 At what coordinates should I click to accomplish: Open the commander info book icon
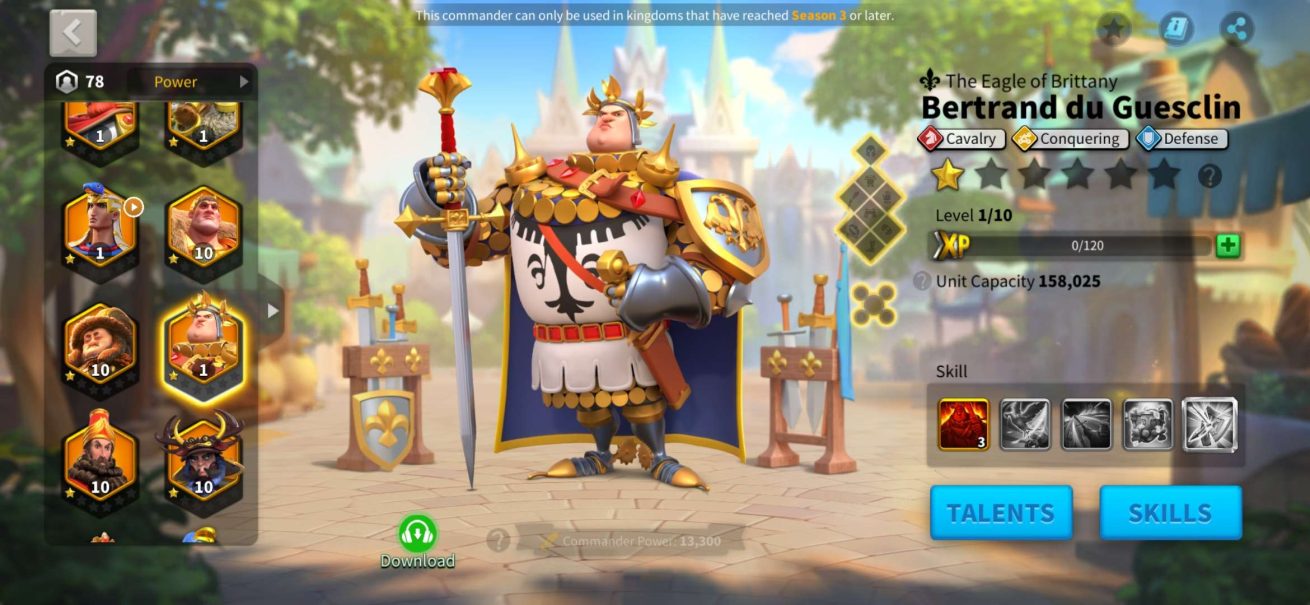[1176, 29]
